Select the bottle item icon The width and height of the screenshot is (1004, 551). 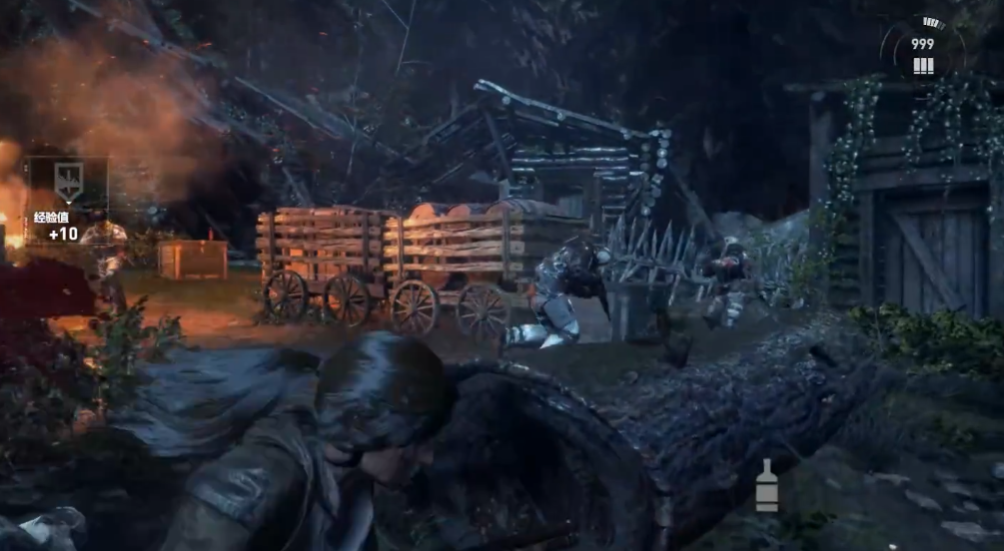(767, 486)
